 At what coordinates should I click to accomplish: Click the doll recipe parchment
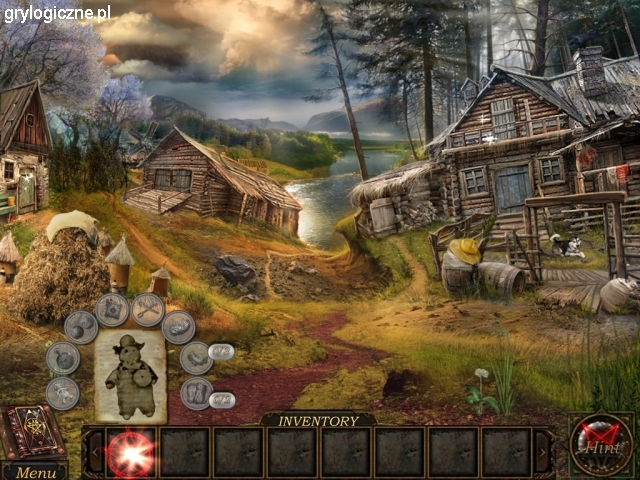(131, 375)
